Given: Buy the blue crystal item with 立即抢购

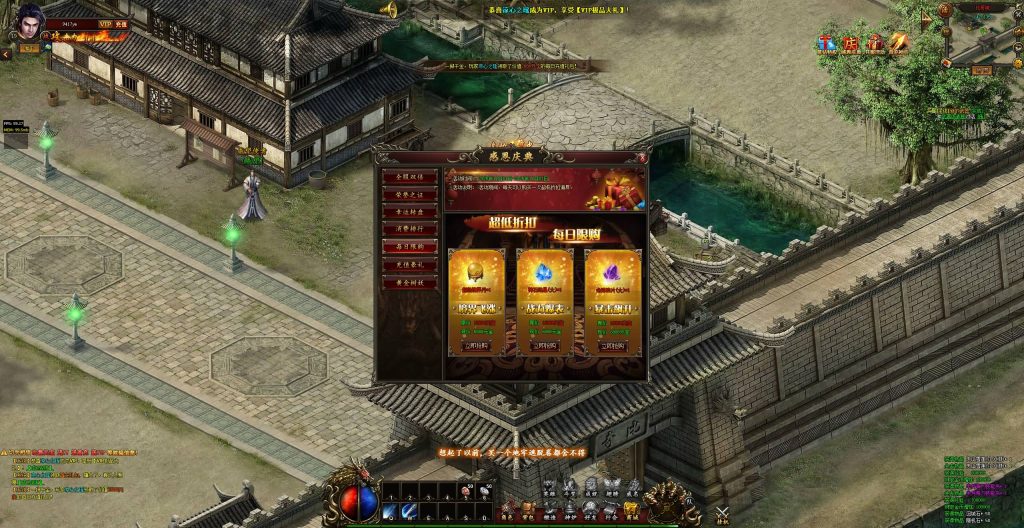Looking at the screenshot, I should tap(545, 345).
